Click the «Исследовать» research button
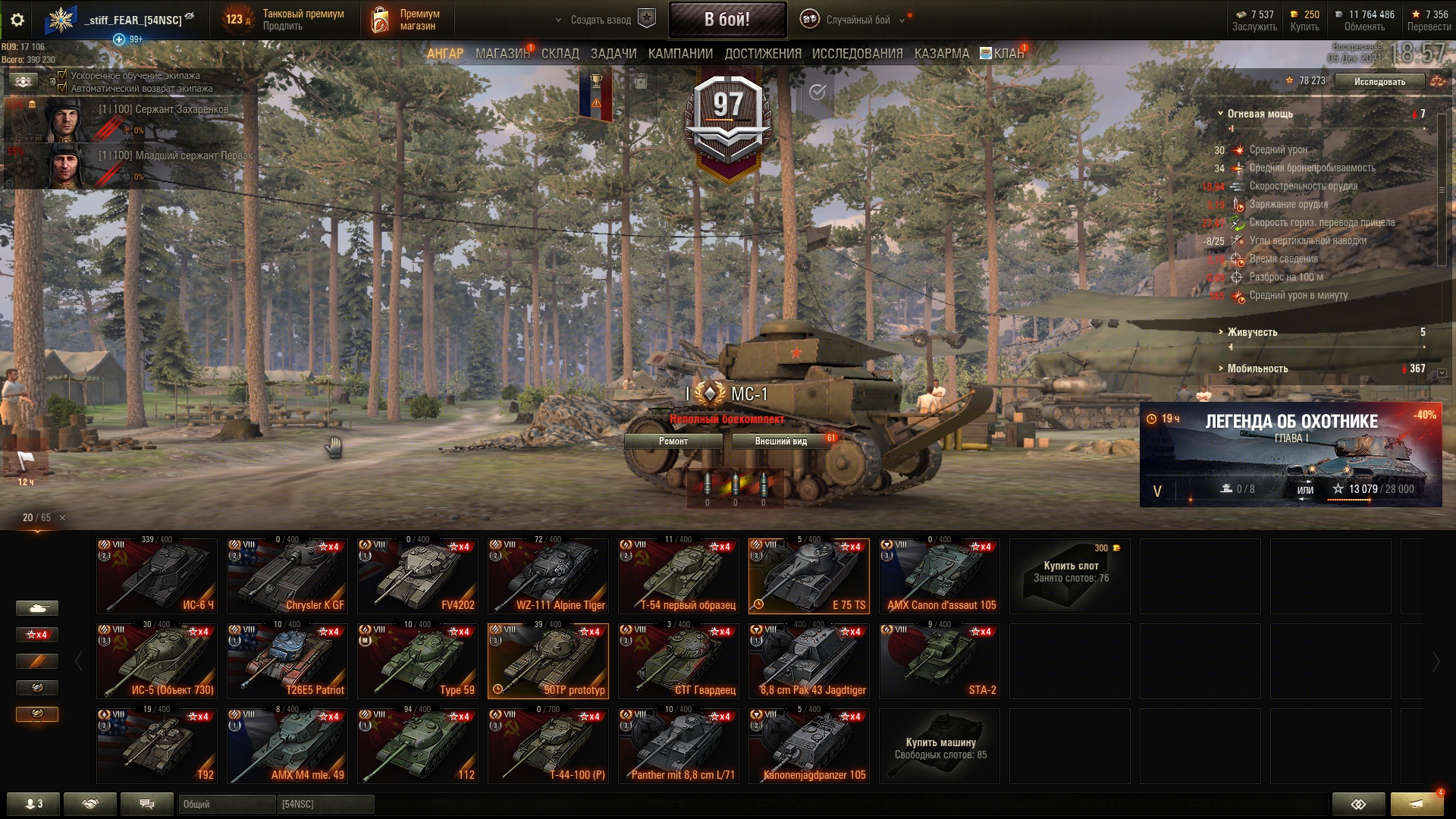 [x=1379, y=82]
